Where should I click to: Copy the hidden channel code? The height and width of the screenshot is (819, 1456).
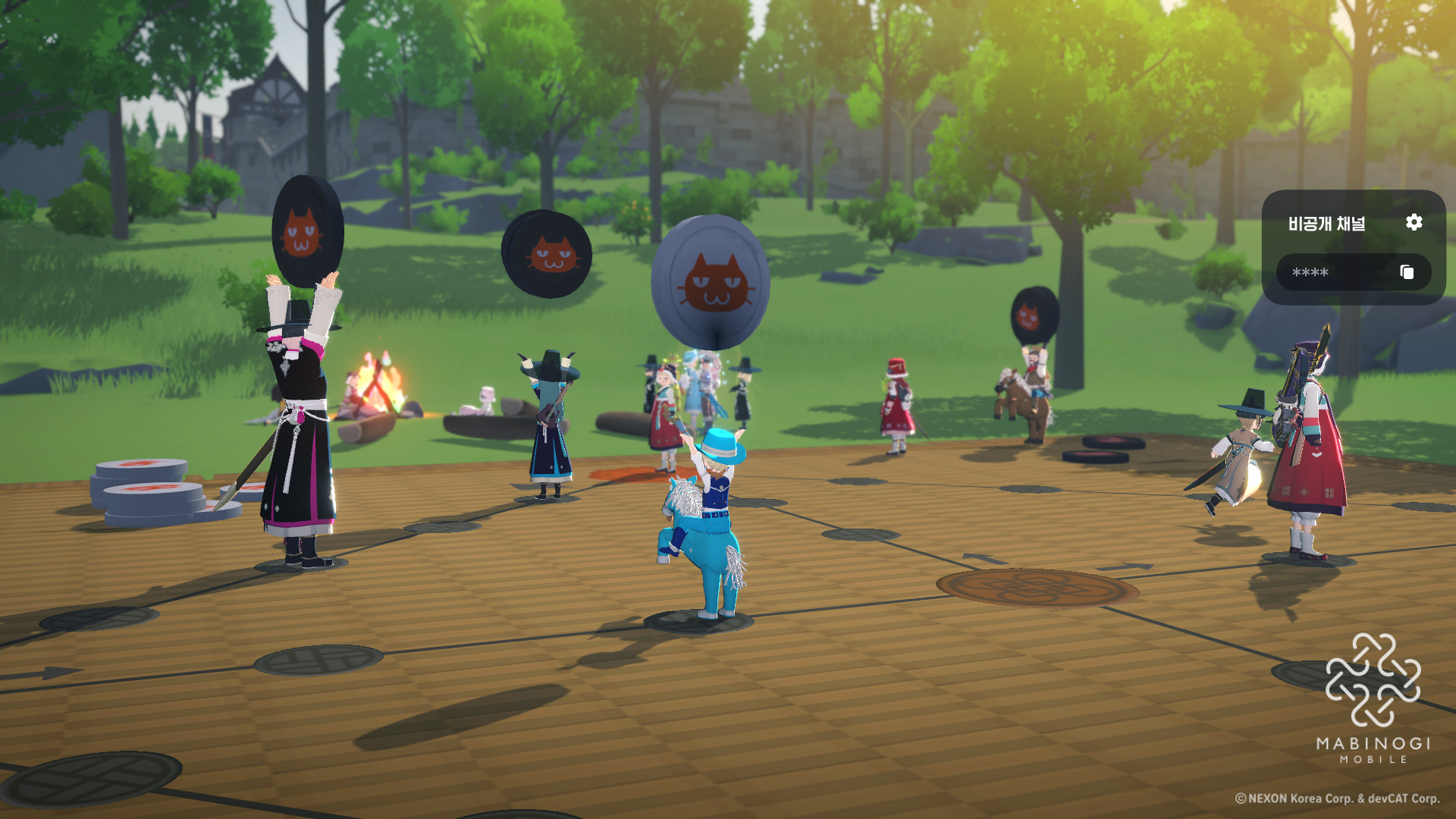(1407, 272)
